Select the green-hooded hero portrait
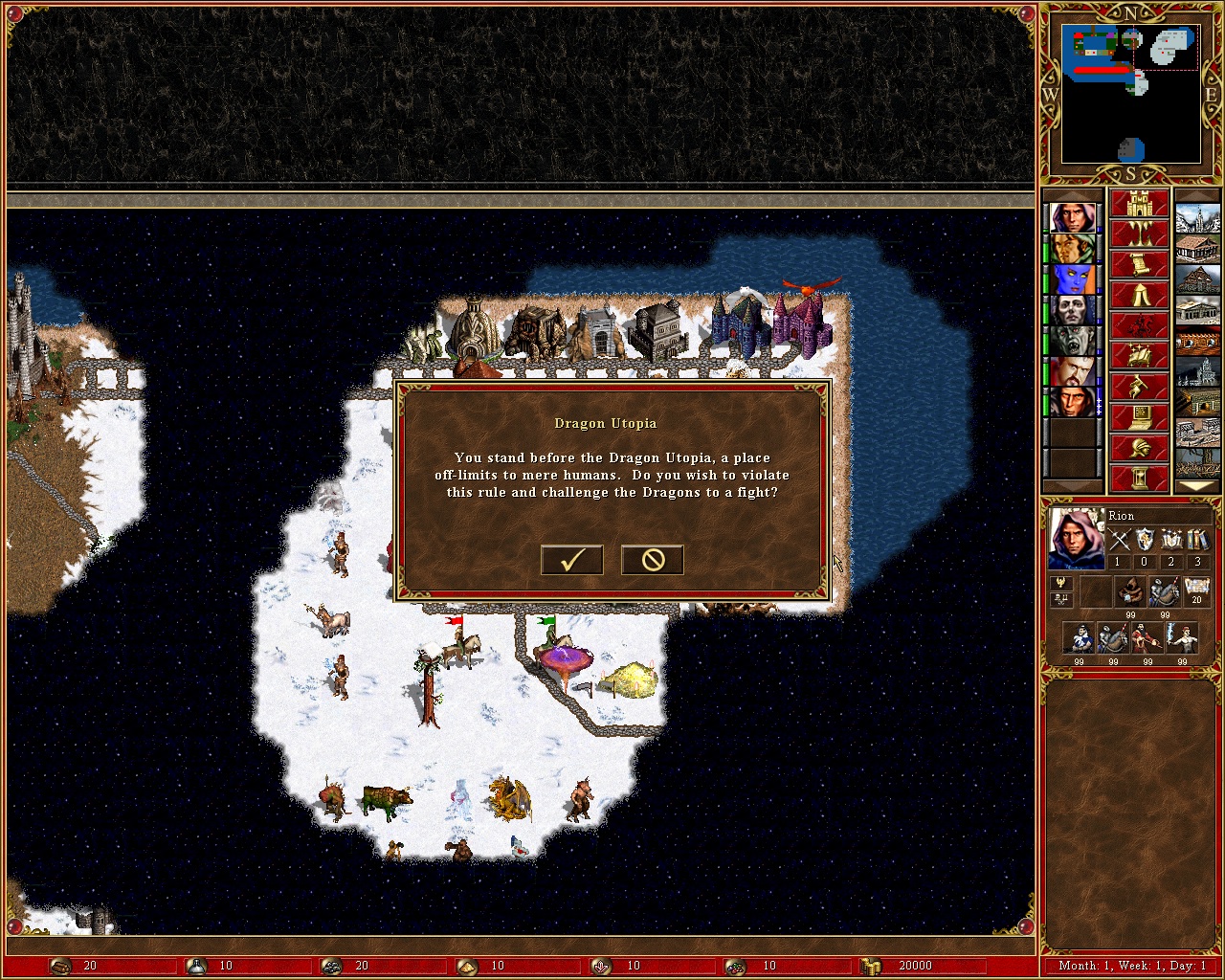The width and height of the screenshot is (1225, 980). pyautogui.click(x=1072, y=249)
